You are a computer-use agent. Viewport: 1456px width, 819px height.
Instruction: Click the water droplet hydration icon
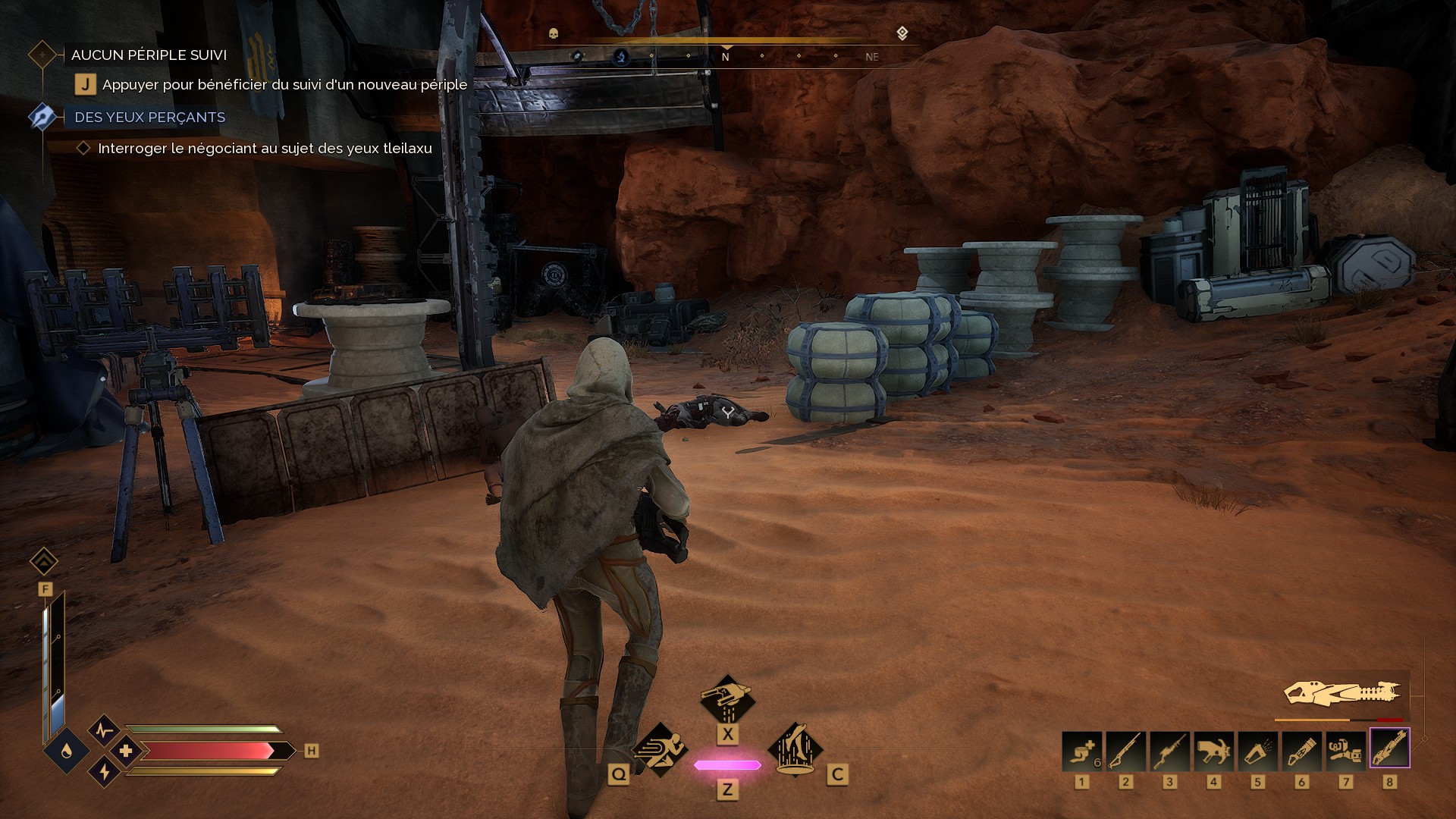66,751
